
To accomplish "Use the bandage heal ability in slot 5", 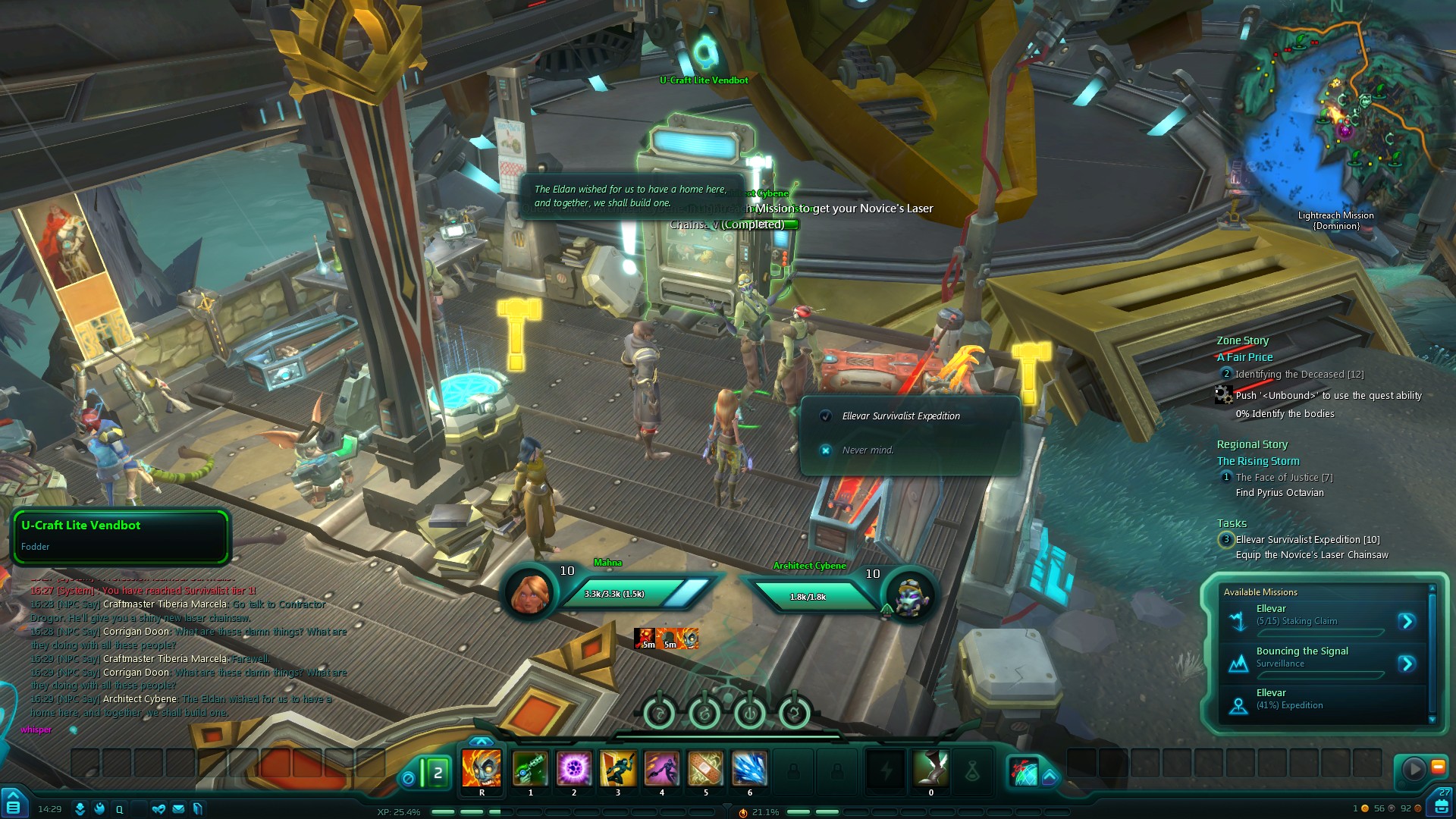I will [x=705, y=769].
